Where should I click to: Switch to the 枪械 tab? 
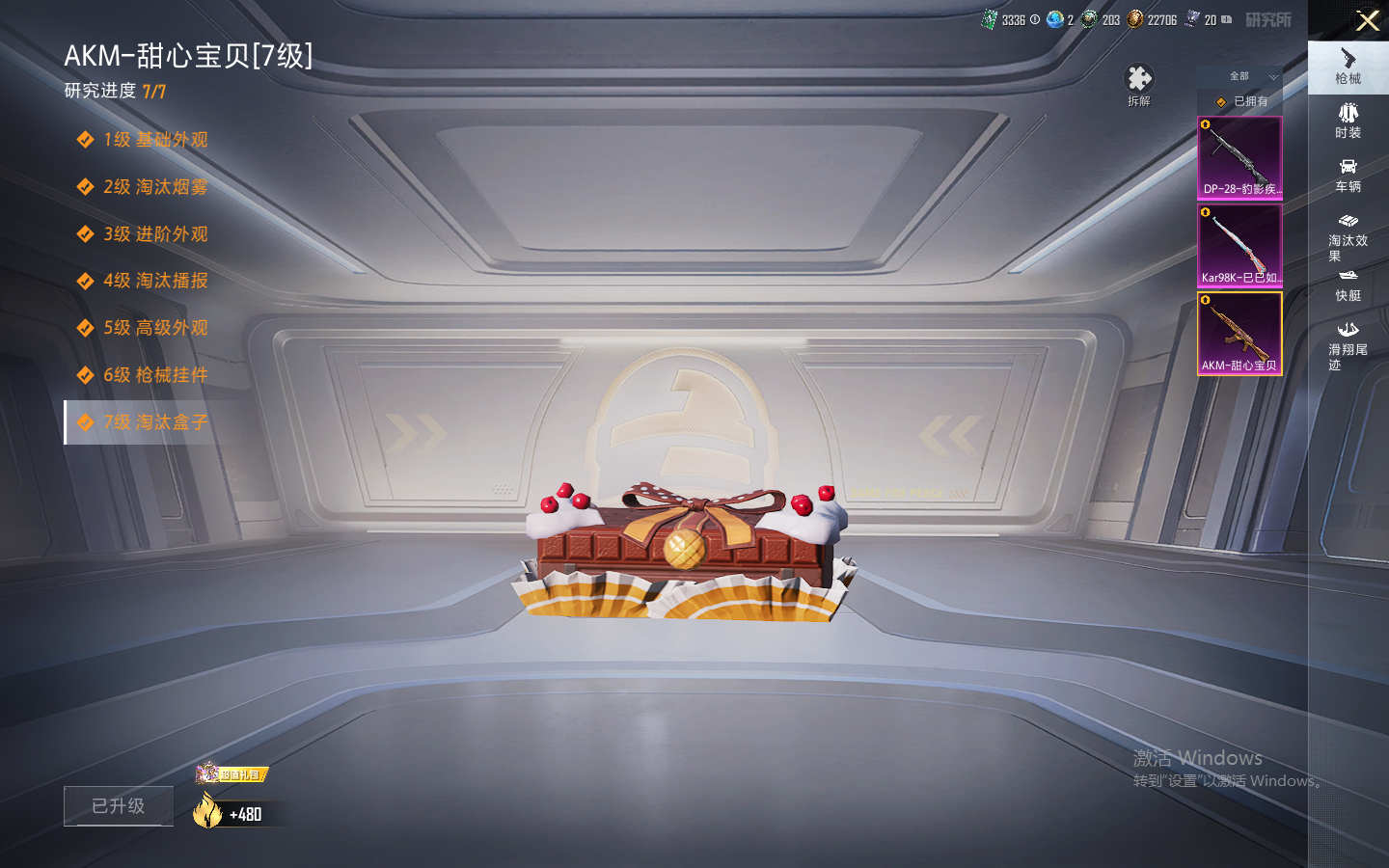(x=1348, y=68)
